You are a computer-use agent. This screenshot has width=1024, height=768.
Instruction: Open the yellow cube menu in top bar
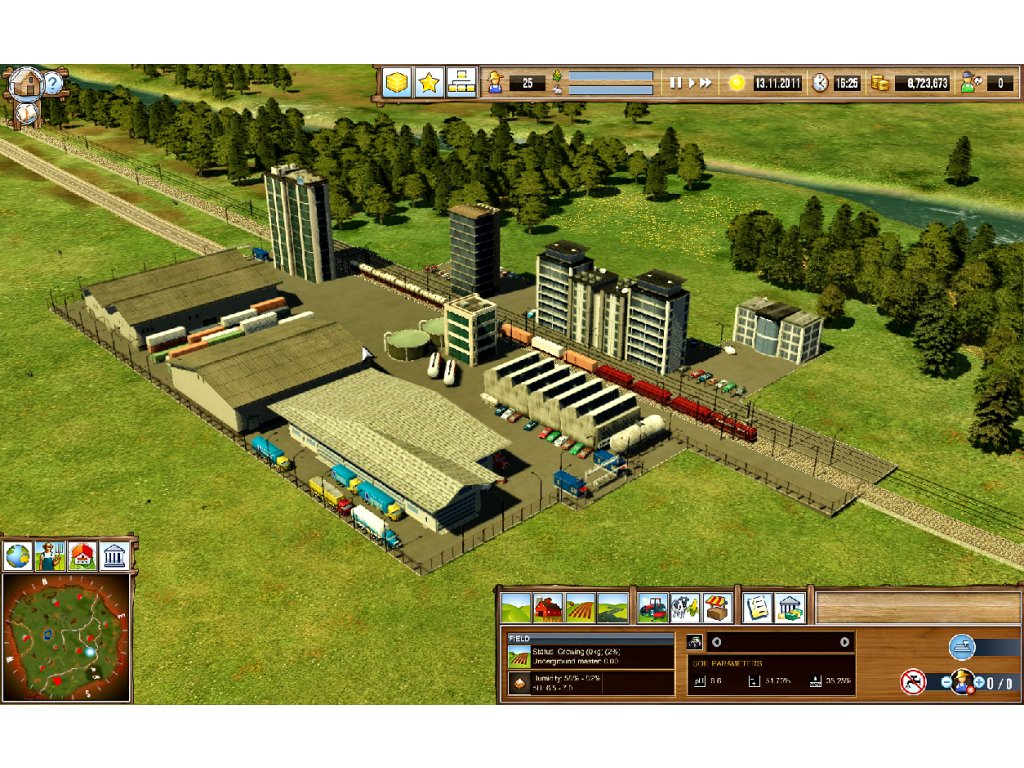coord(397,82)
